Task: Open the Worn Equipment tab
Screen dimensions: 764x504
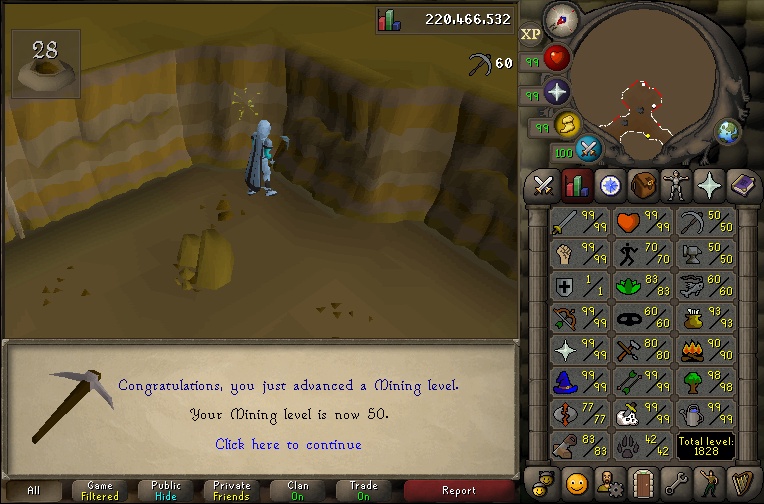Action: (x=676, y=185)
